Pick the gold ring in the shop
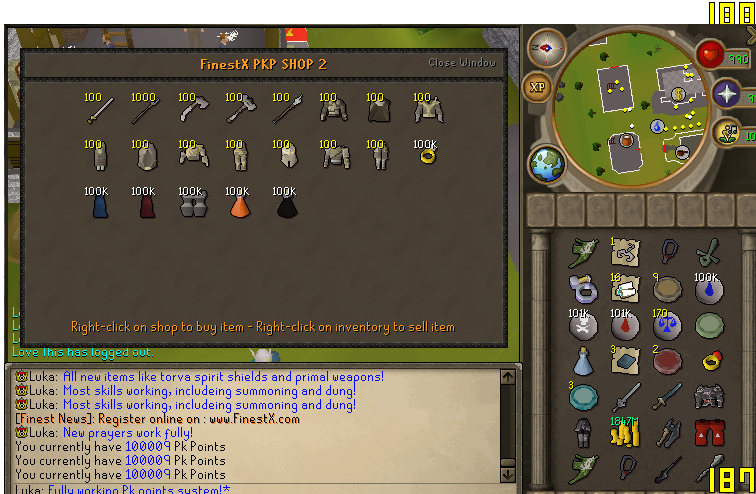This screenshot has width=756, height=494. pyautogui.click(x=425, y=156)
